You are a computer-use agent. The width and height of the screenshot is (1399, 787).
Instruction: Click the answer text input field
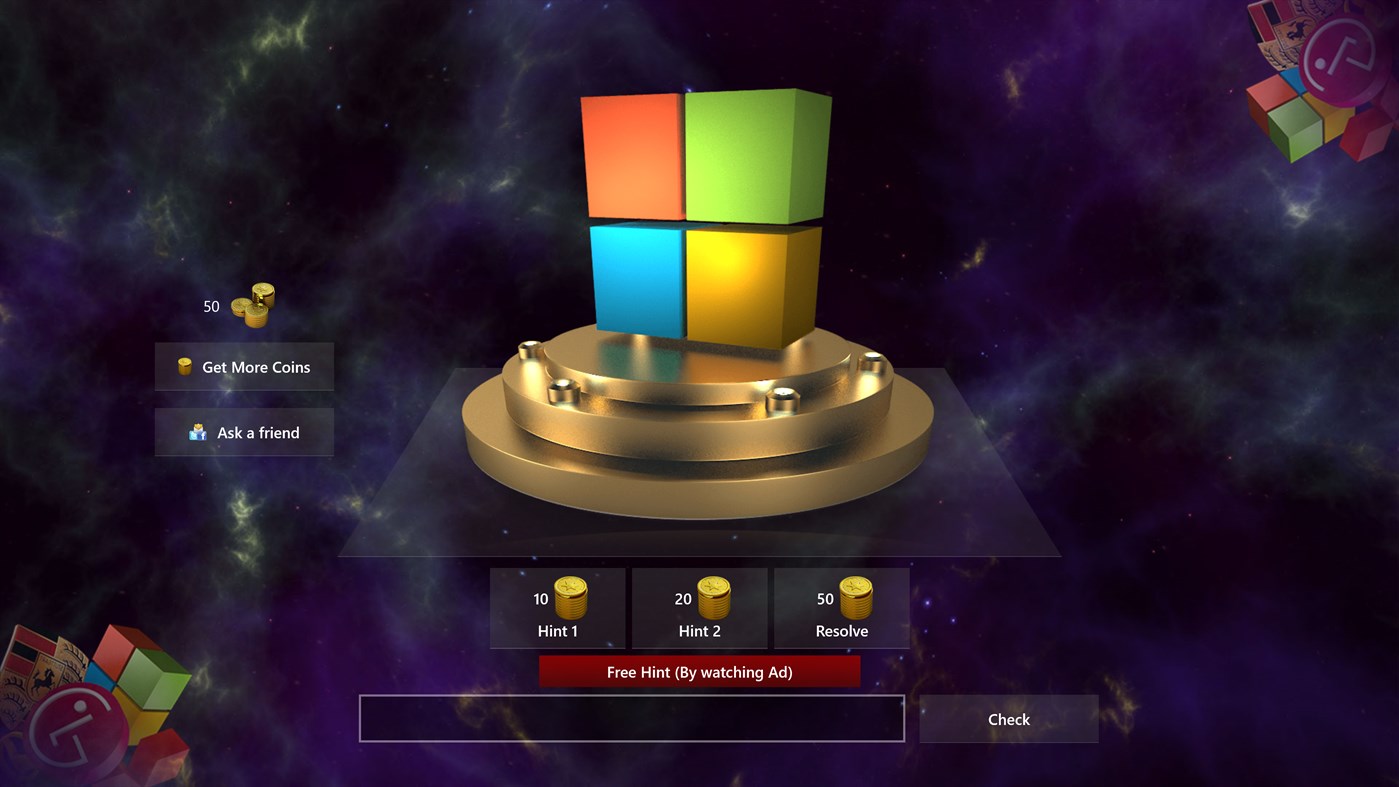(x=631, y=718)
